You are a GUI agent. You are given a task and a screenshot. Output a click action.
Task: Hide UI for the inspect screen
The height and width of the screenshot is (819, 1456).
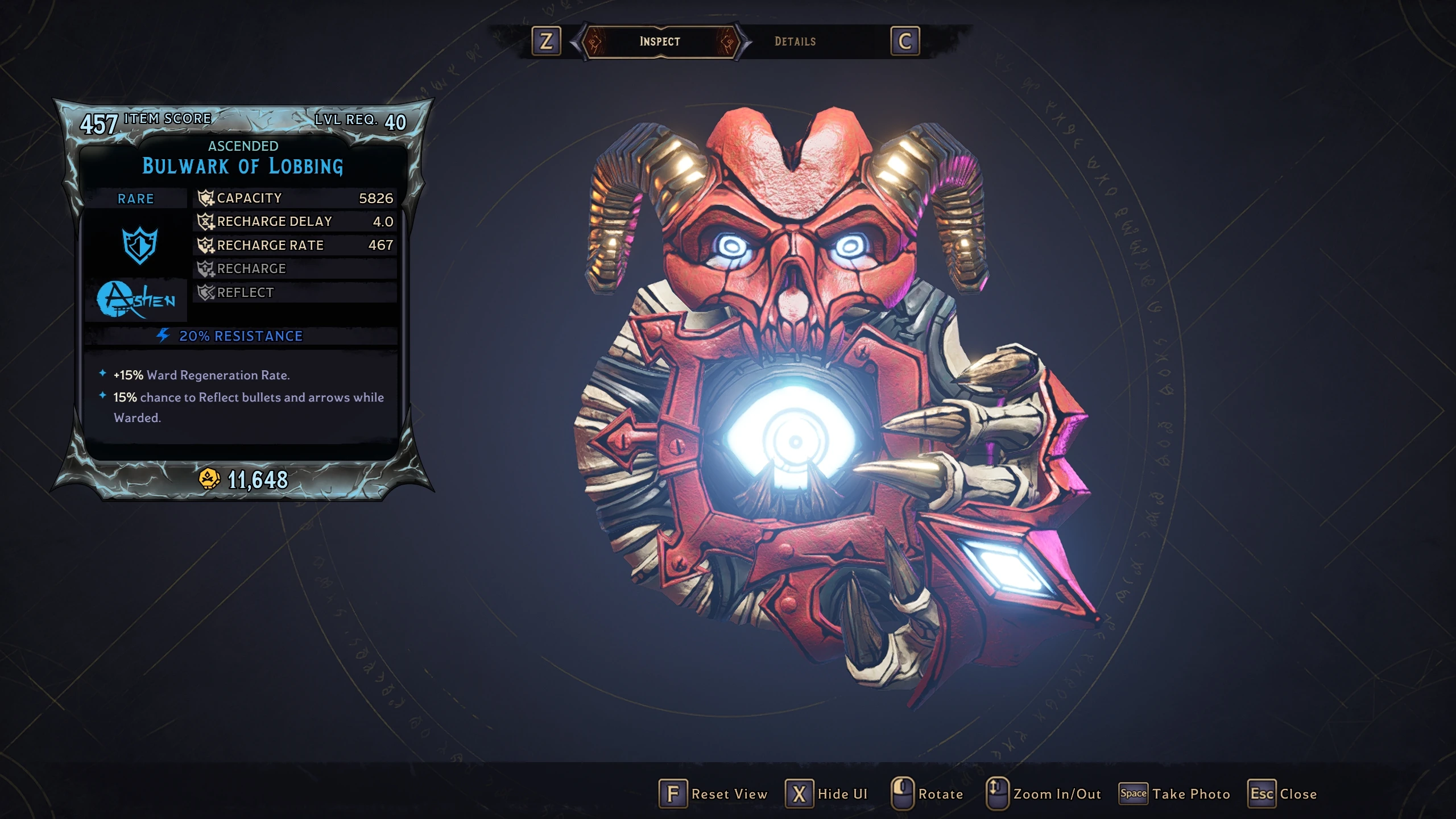pos(827,794)
